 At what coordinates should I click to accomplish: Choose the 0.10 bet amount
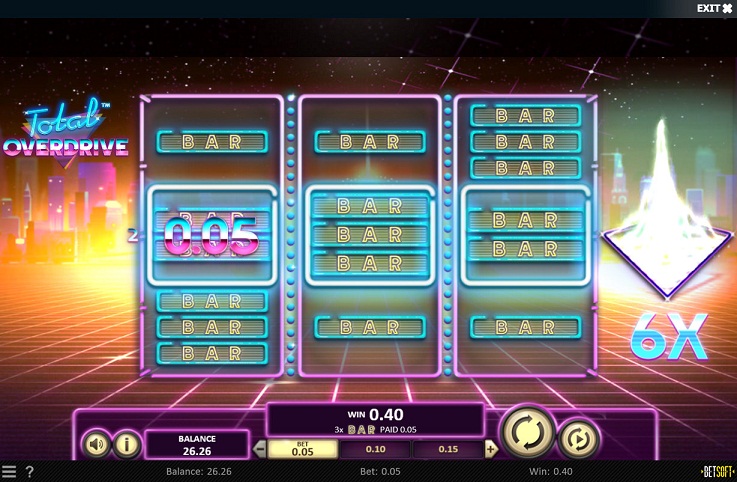coord(375,449)
